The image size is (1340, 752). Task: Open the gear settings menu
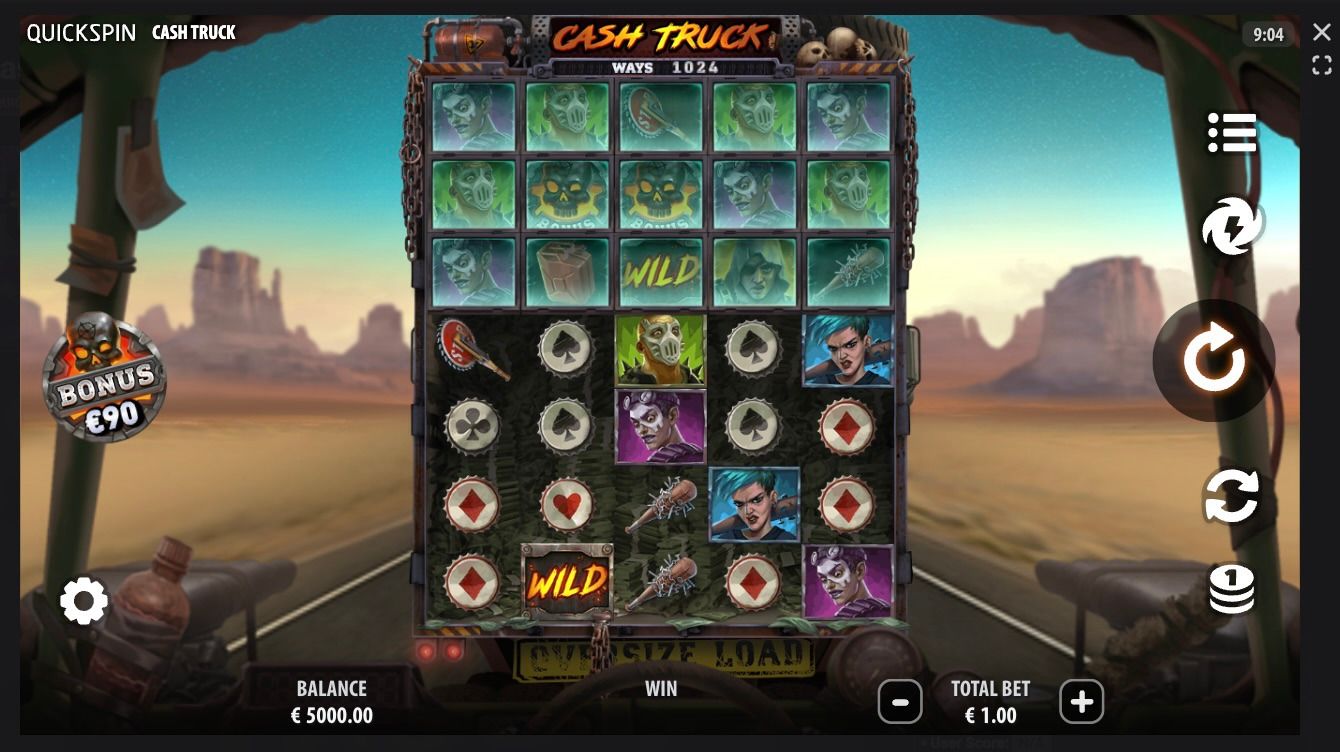[84, 601]
